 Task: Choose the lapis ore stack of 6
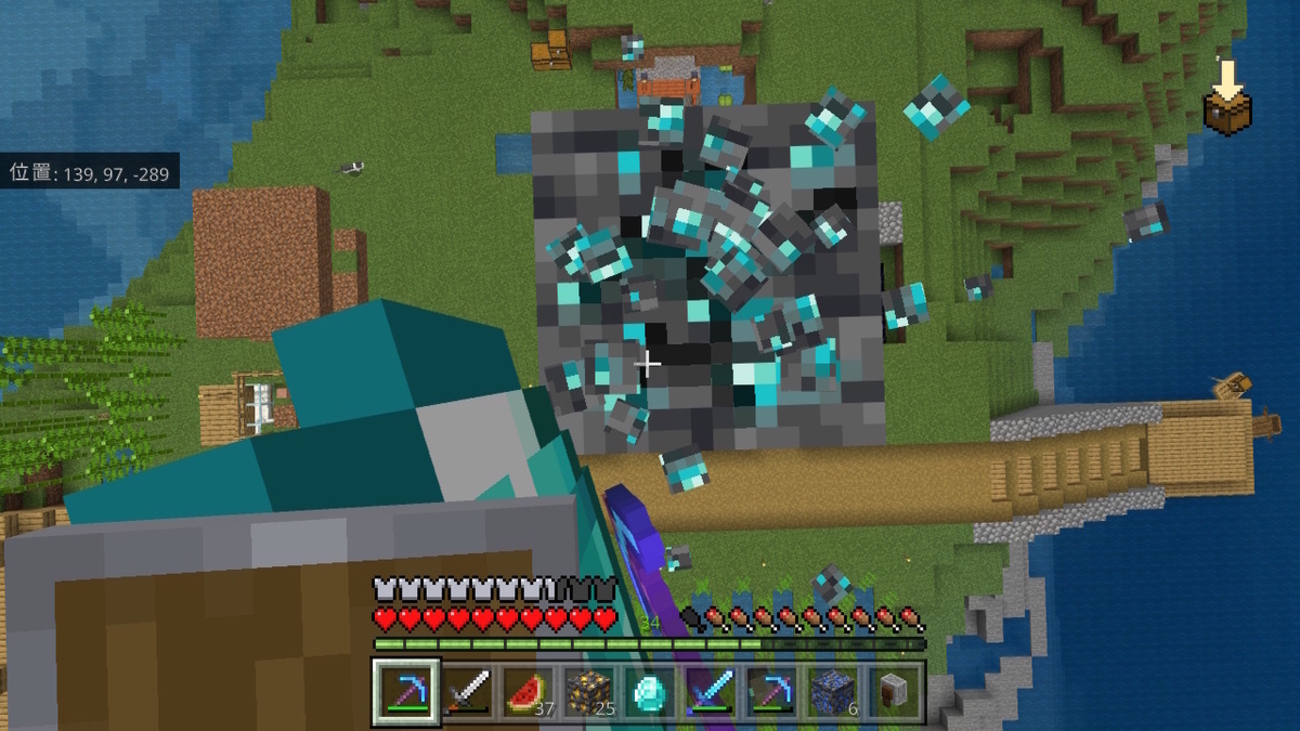tap(833, 690)
